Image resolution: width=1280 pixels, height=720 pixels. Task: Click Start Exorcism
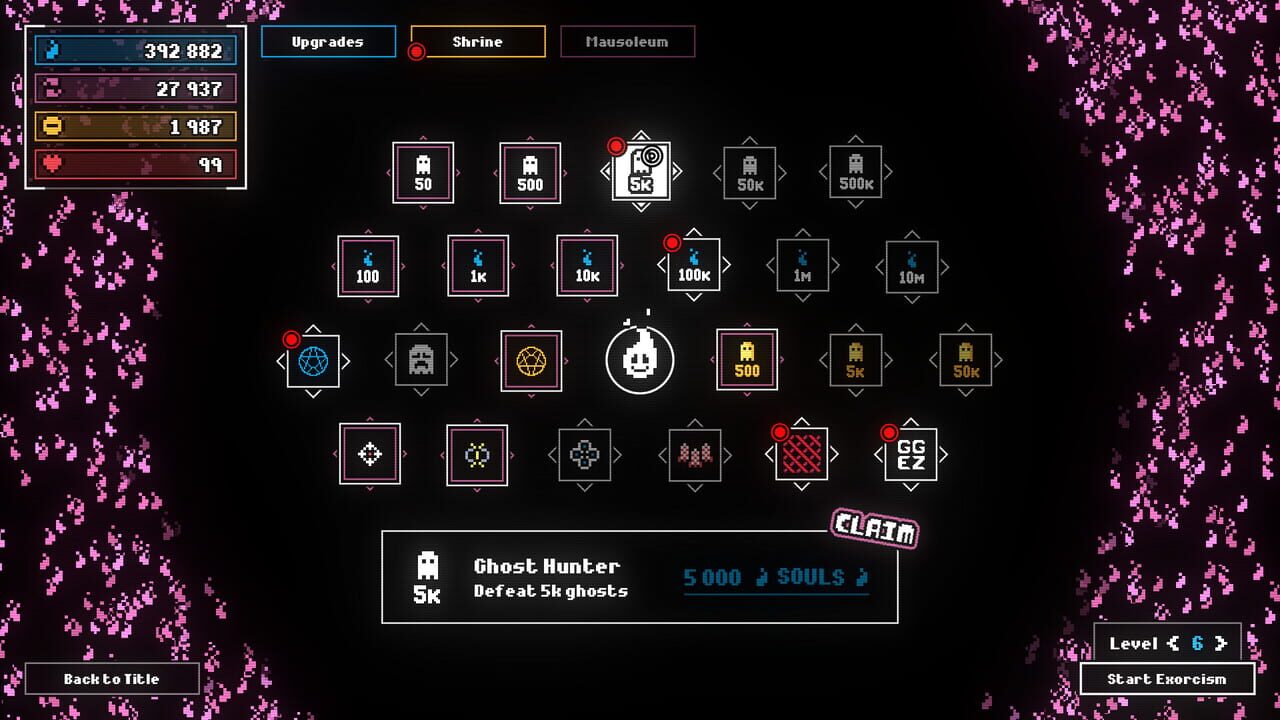pyautogui.click(x=1166, y=679)
